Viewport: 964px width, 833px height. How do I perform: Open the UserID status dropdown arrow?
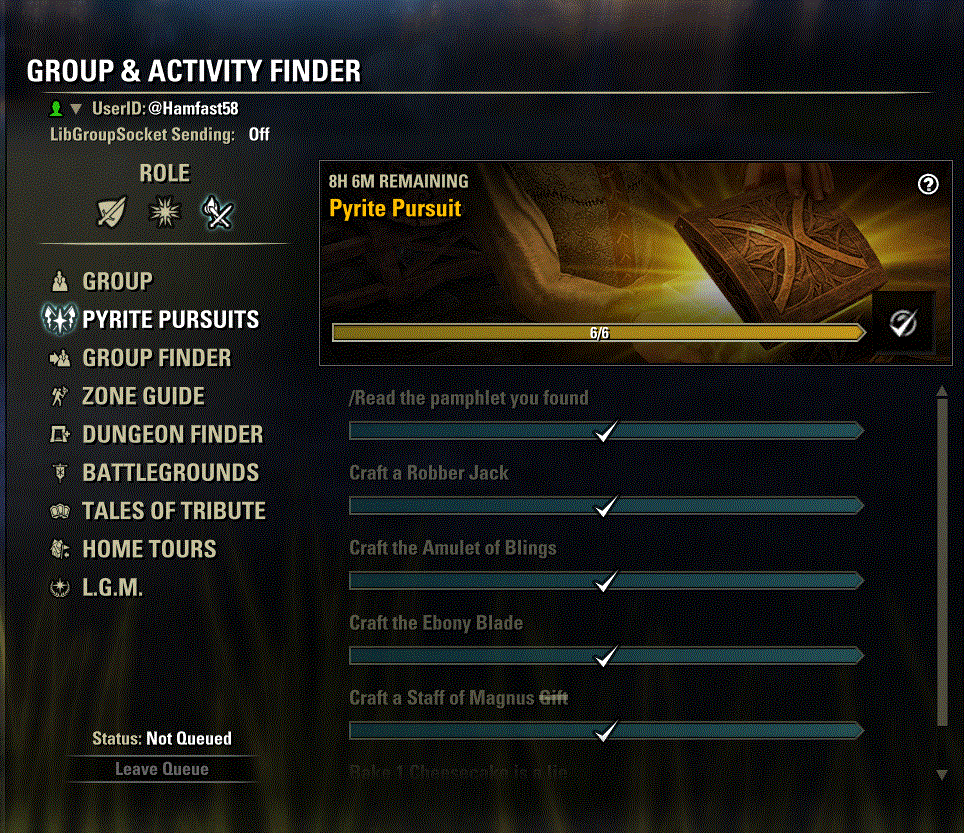(x=76, y=108)
